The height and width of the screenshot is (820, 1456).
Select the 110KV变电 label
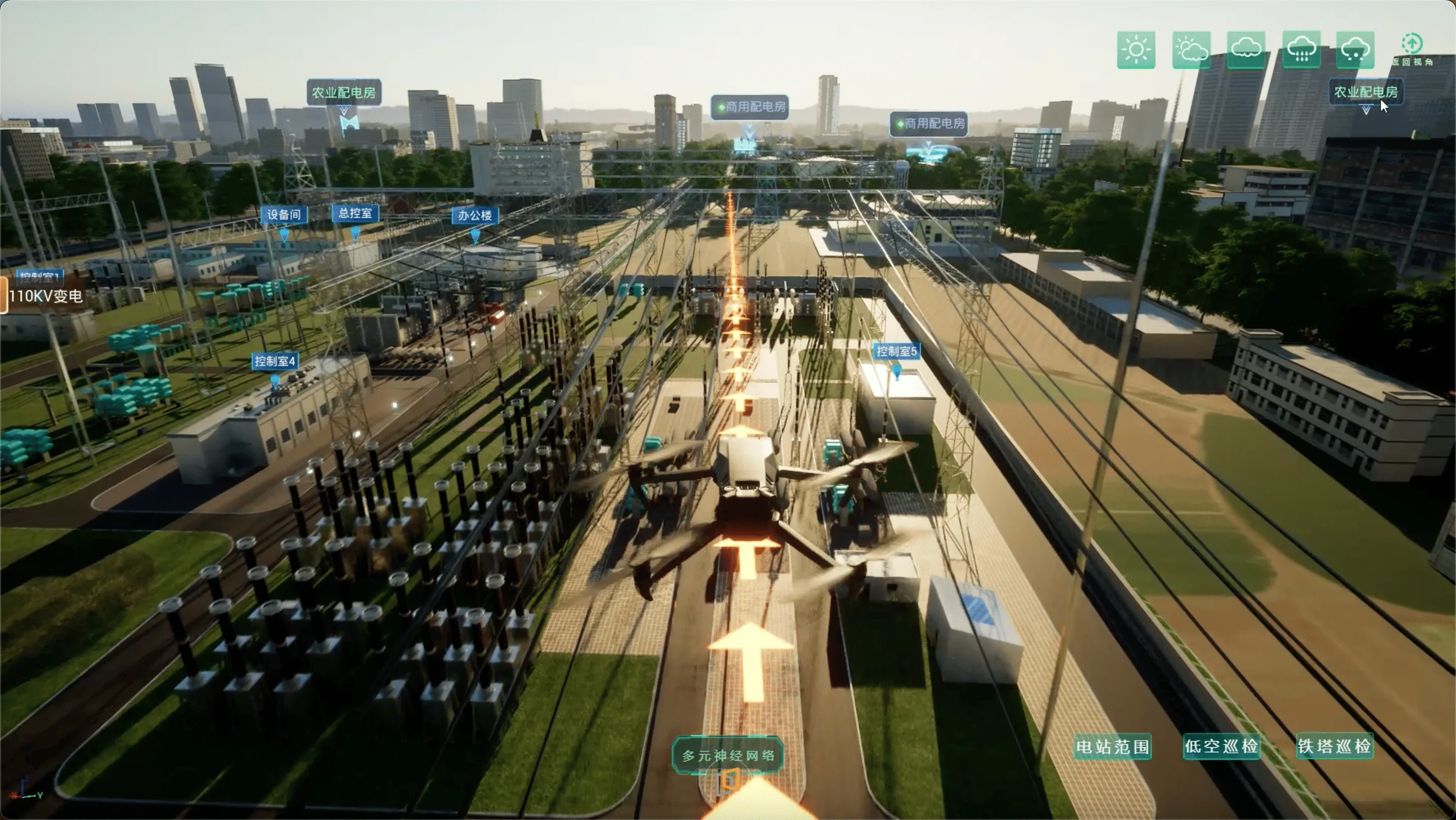pyautogui.click(x=45, y=296)
